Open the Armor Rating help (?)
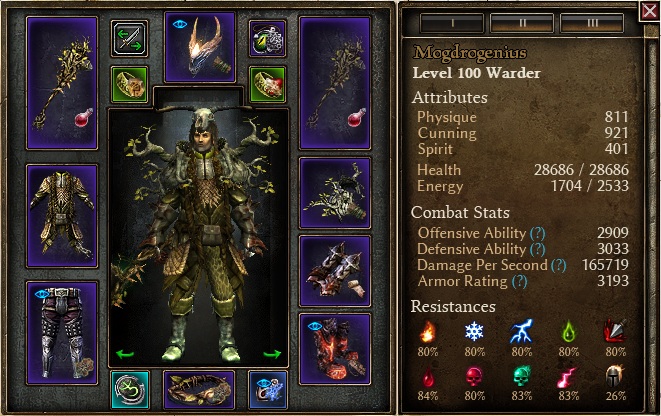661x416 pixels. (x=518, y=281)
